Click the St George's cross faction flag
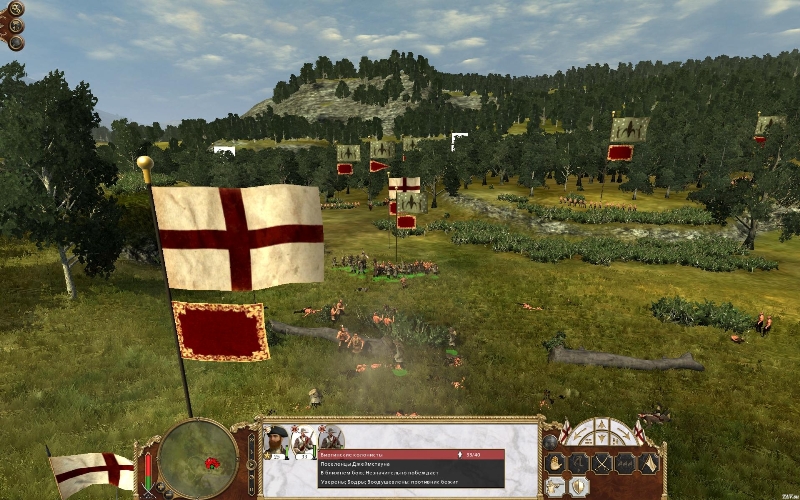 coord(90,470)
